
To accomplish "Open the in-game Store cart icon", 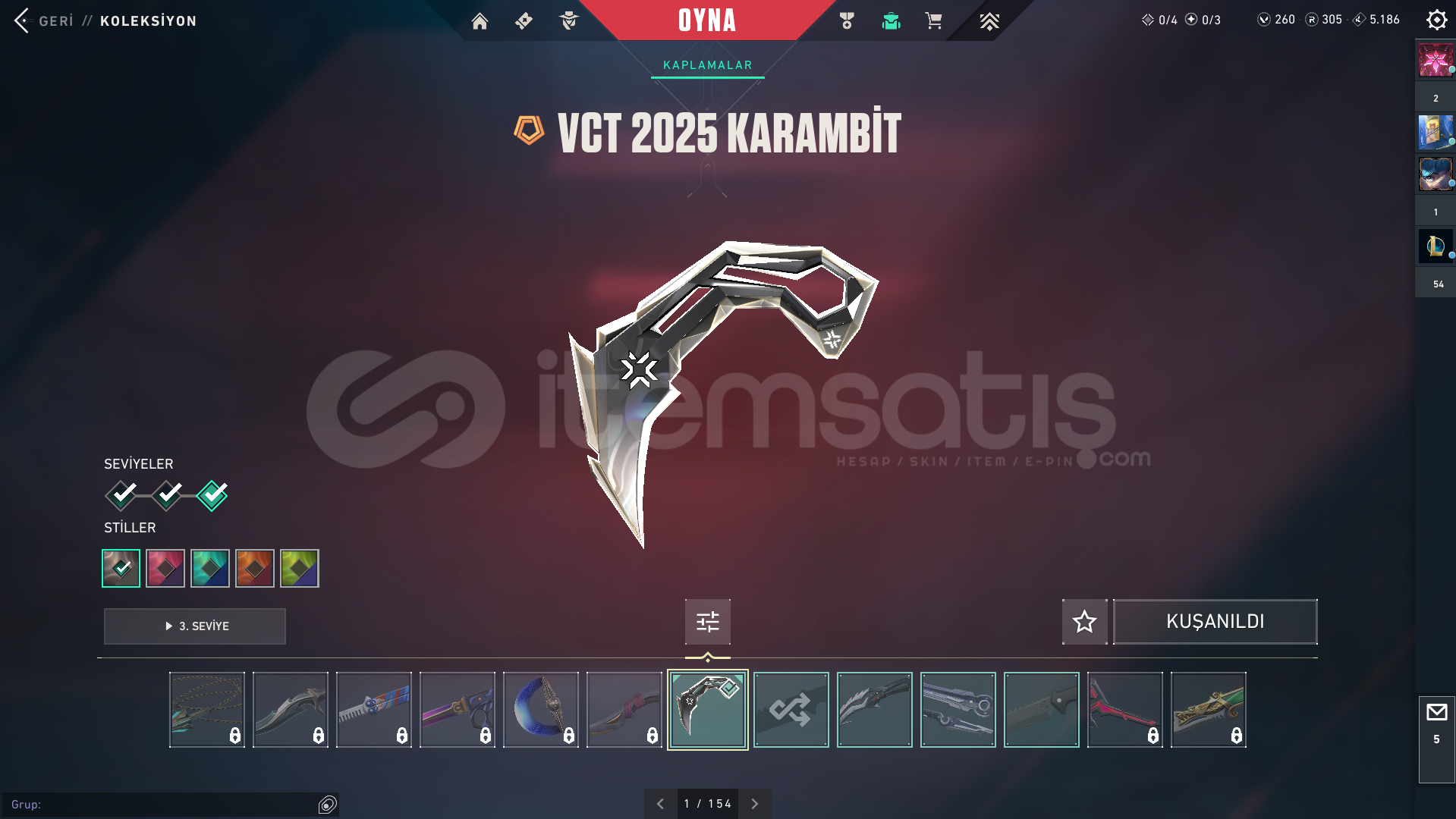I will (x=934, y=20).
